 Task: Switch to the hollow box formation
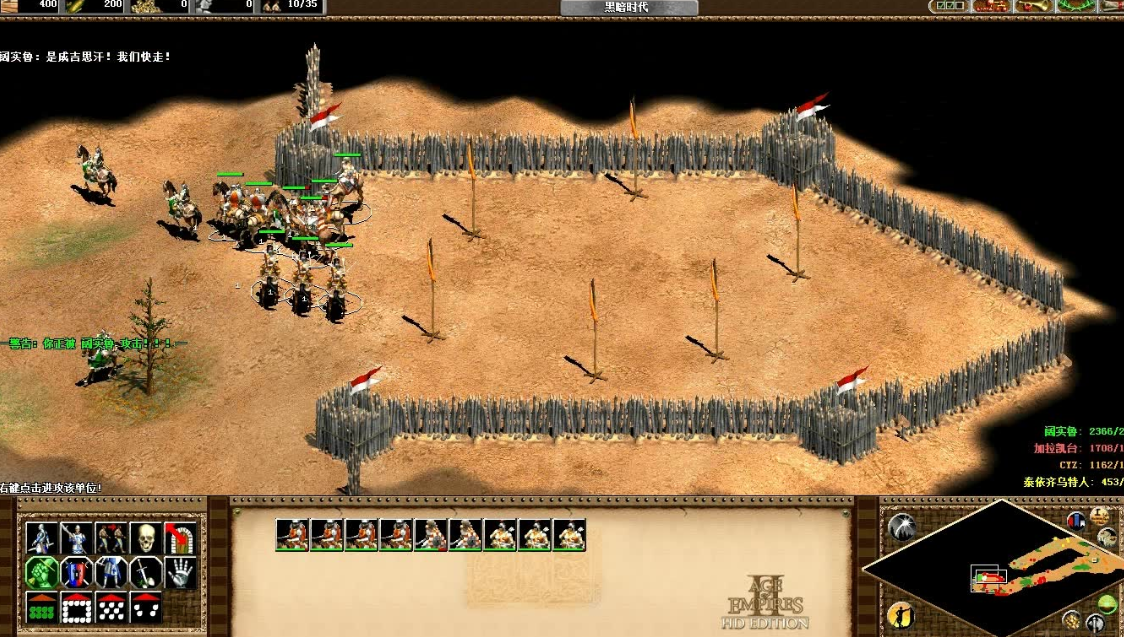(75, 606)
